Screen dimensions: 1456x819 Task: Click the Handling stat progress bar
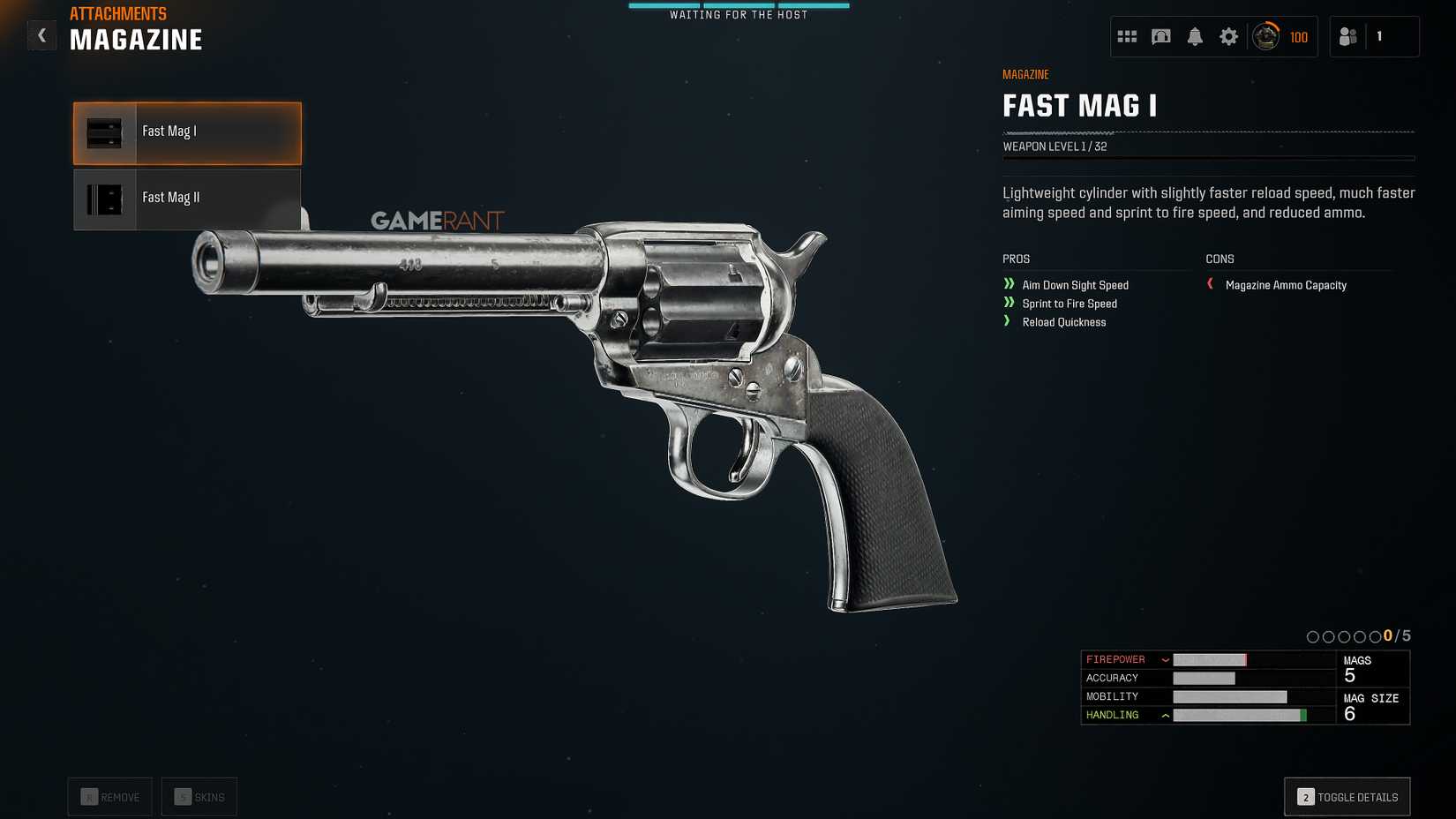coord(1240,715)
